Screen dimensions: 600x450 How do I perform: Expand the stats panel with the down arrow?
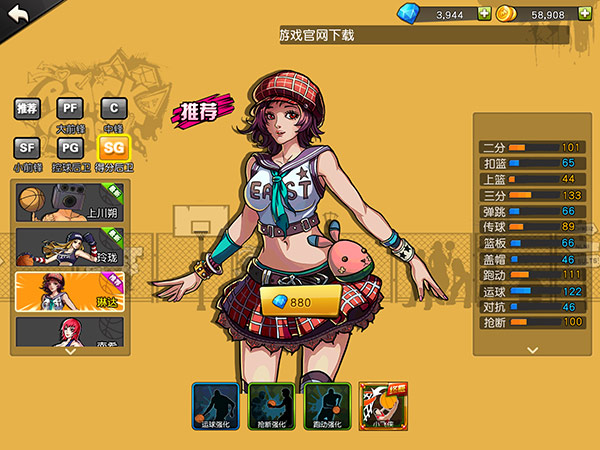pos(532,349)
